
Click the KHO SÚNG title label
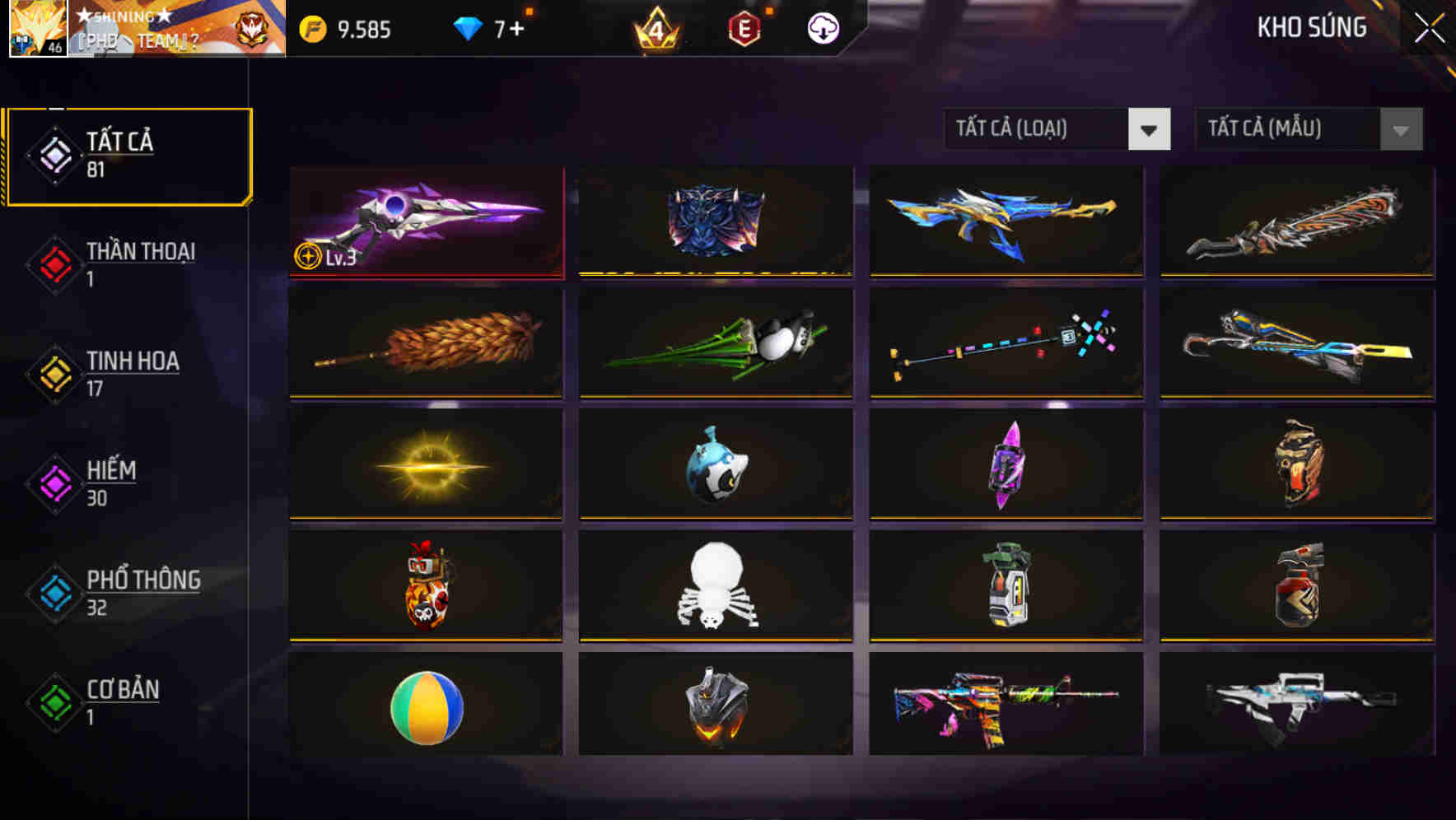coord(1313,27)
